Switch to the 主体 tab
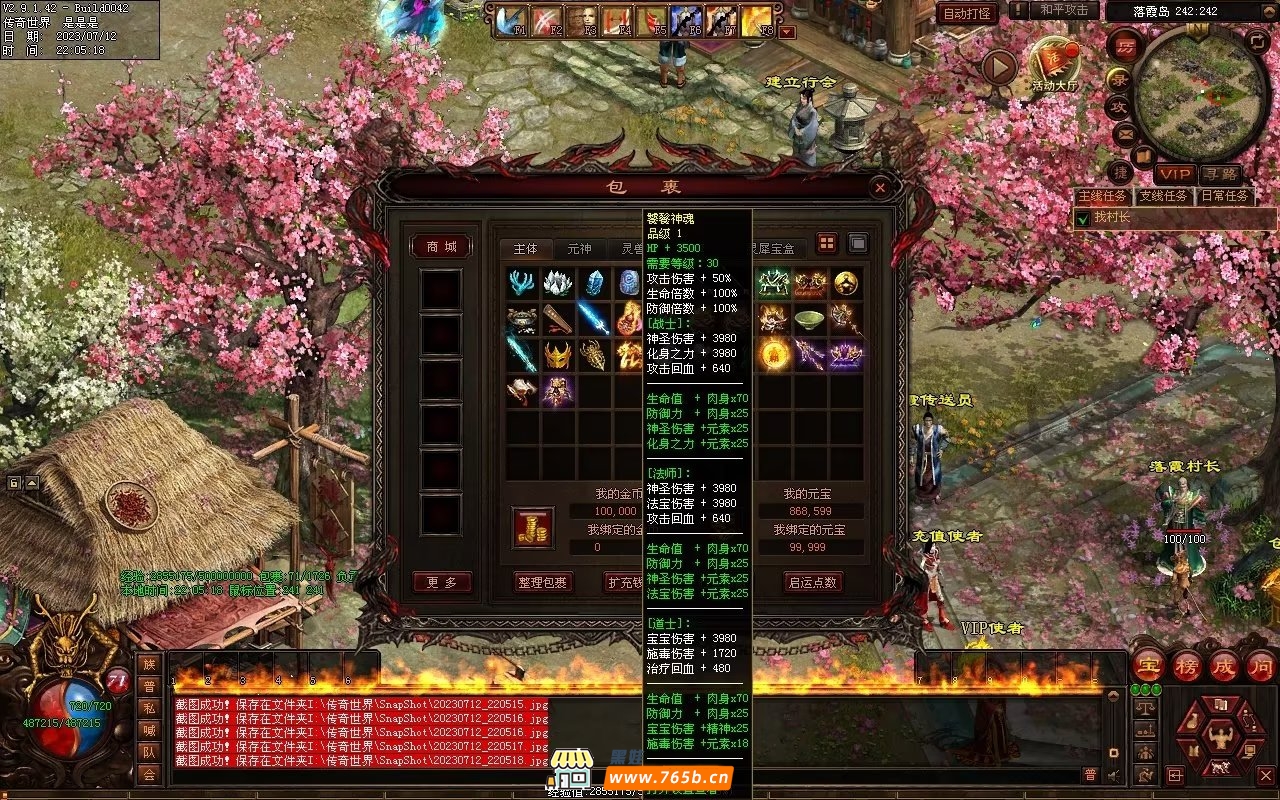 pyautogui.click(x=526, y=249)
